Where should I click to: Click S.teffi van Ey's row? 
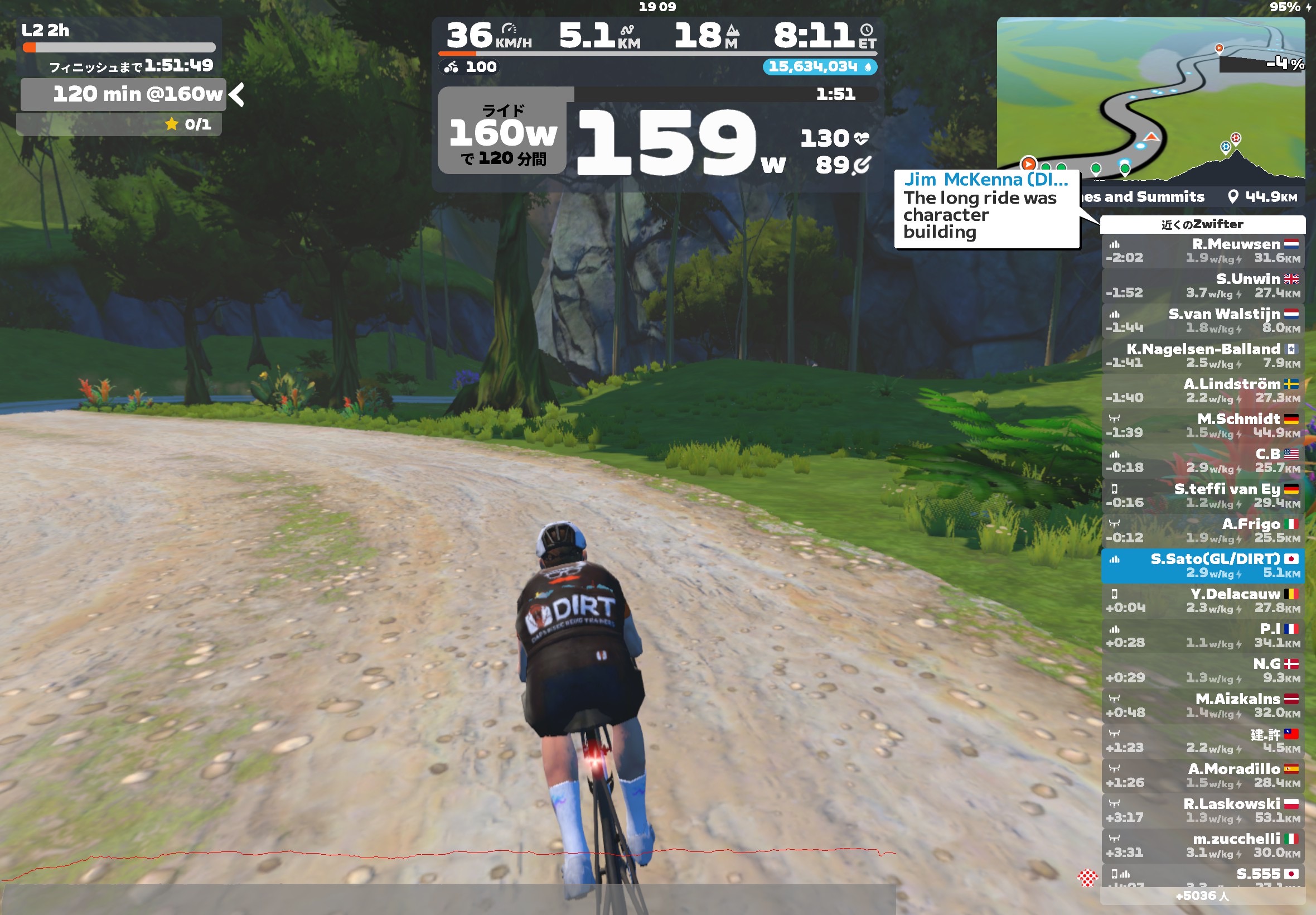(x=1203, y=496)
